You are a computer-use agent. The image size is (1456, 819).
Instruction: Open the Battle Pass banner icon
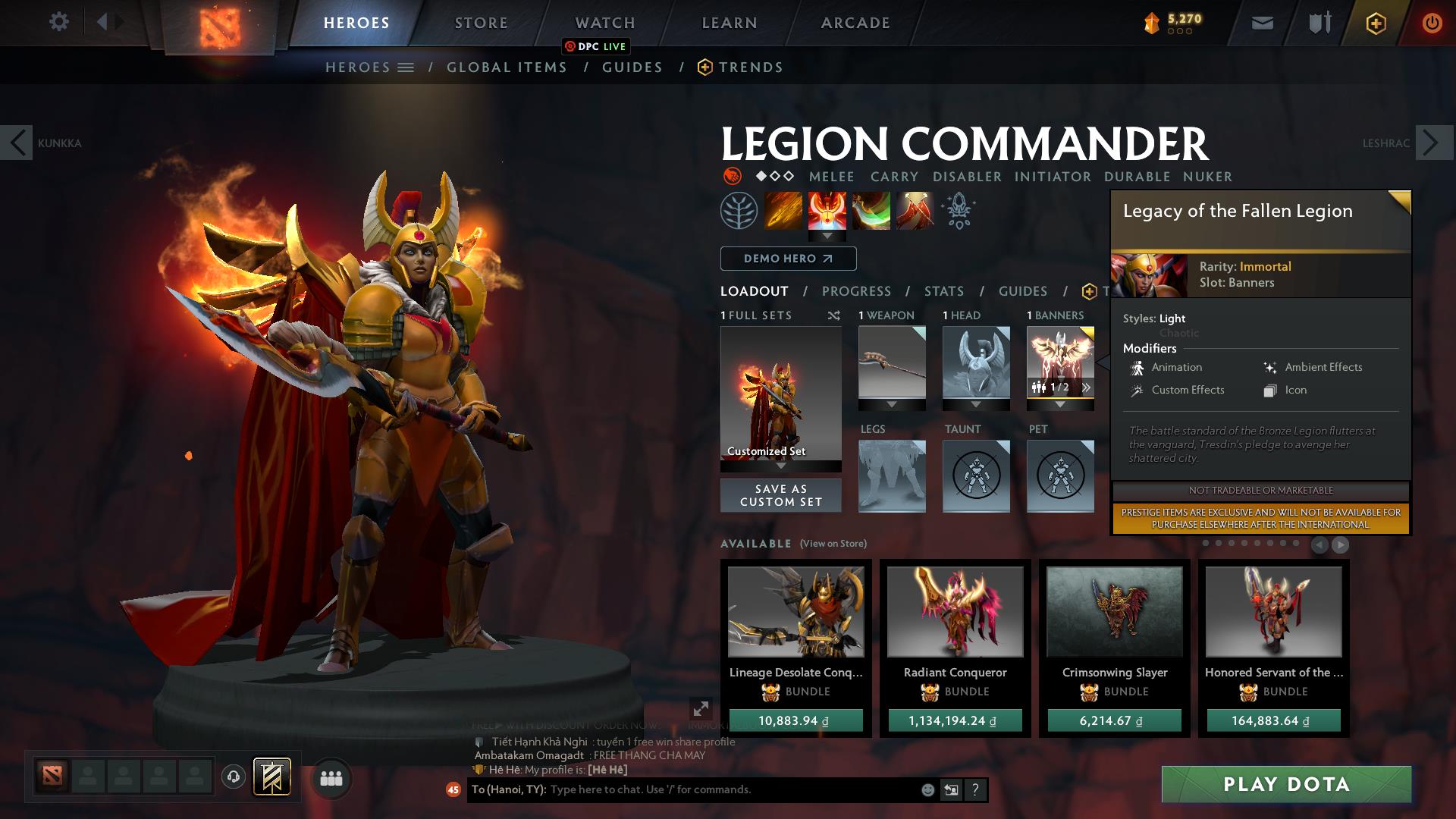(x=1375, y=23)
